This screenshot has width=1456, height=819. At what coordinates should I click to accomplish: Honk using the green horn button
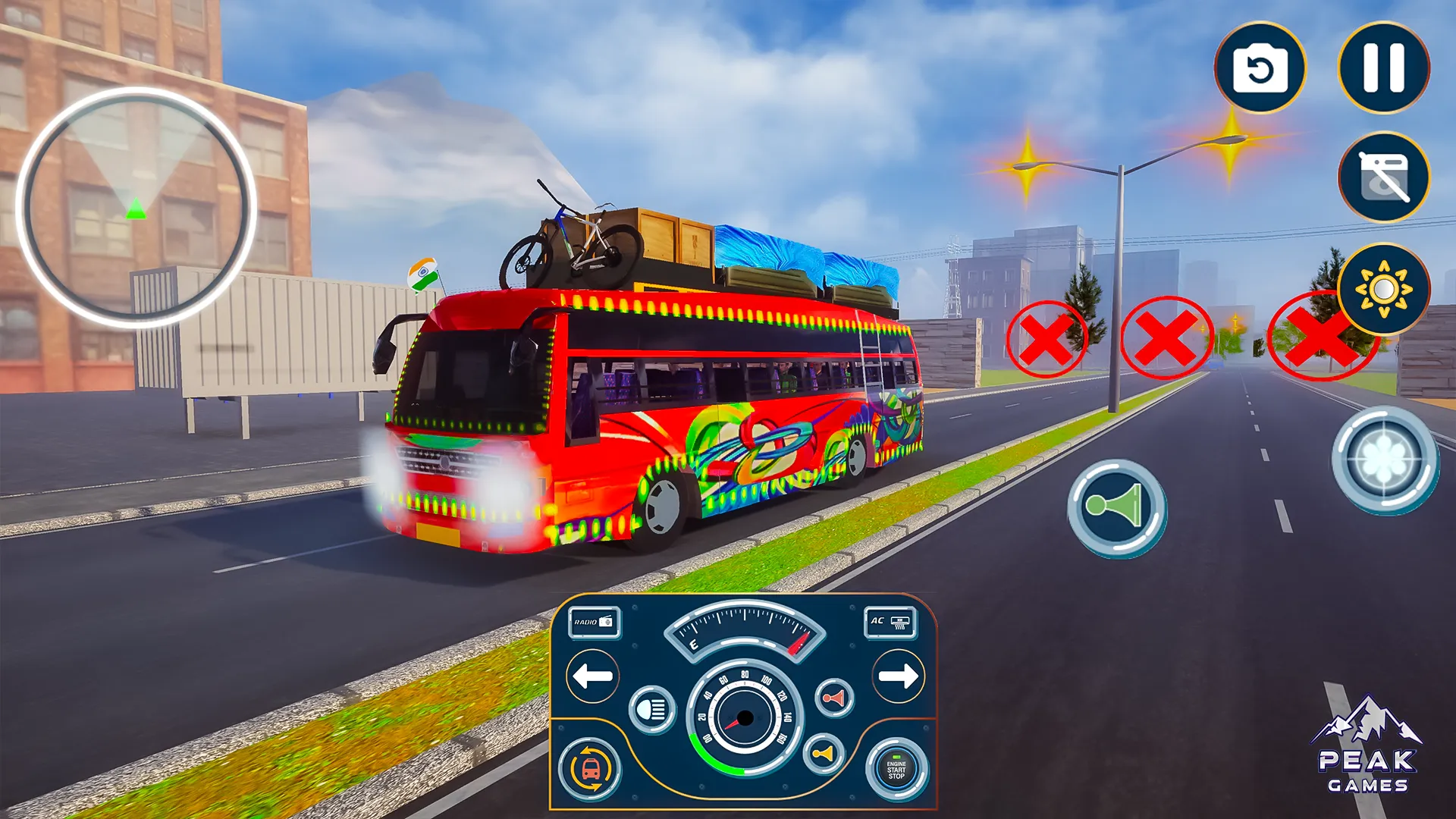[1116, 504]
